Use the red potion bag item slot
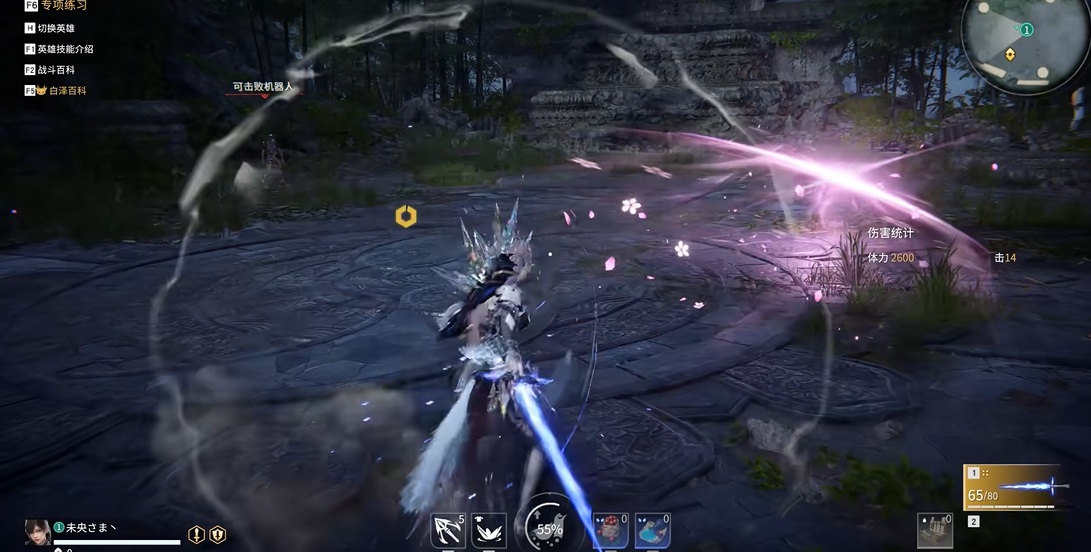This screenshot has width=1091, height=552. click(x=610, y=530)
